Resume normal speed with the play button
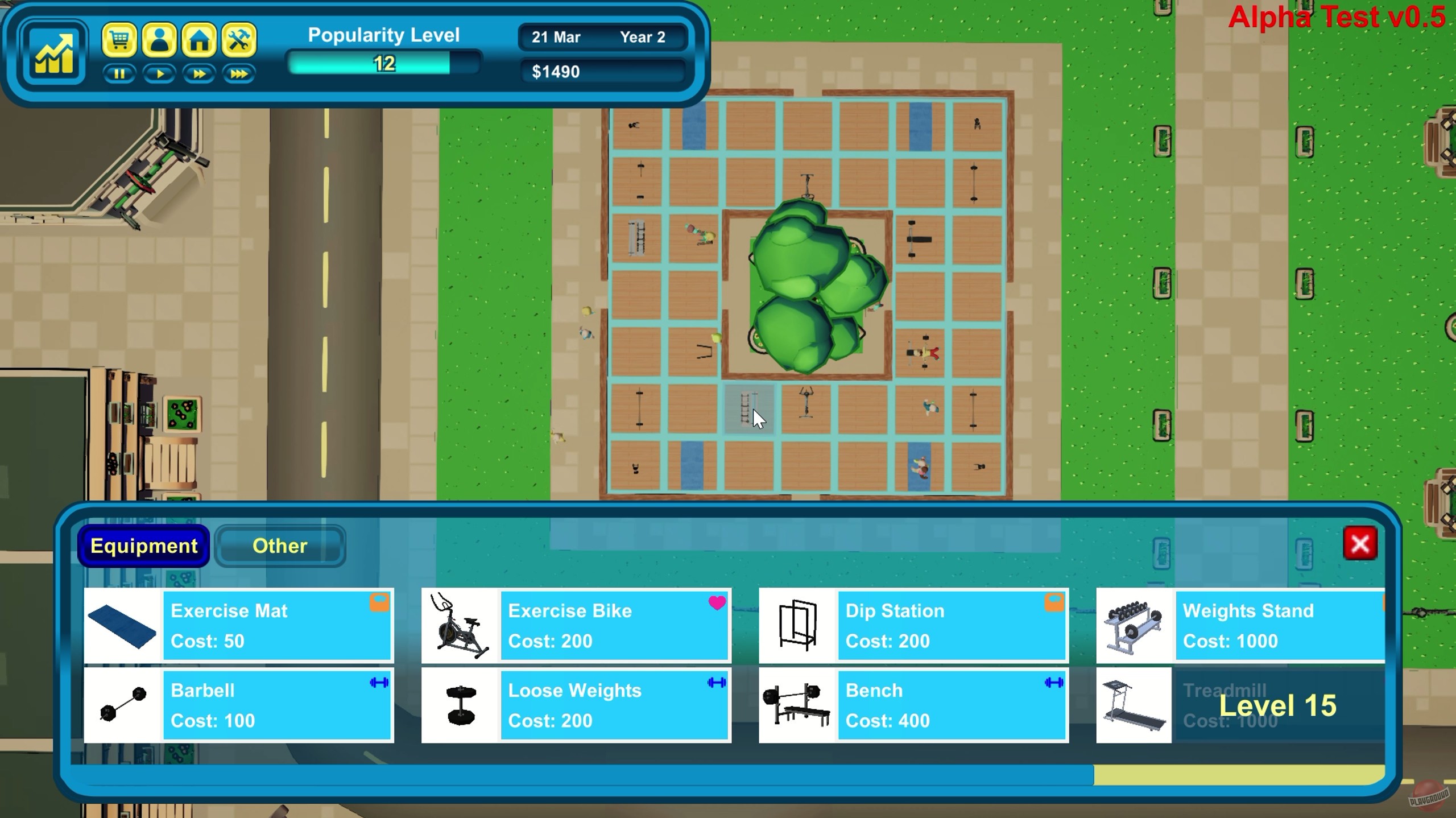This screenshot has width=1456, height=818. [159, 73]
